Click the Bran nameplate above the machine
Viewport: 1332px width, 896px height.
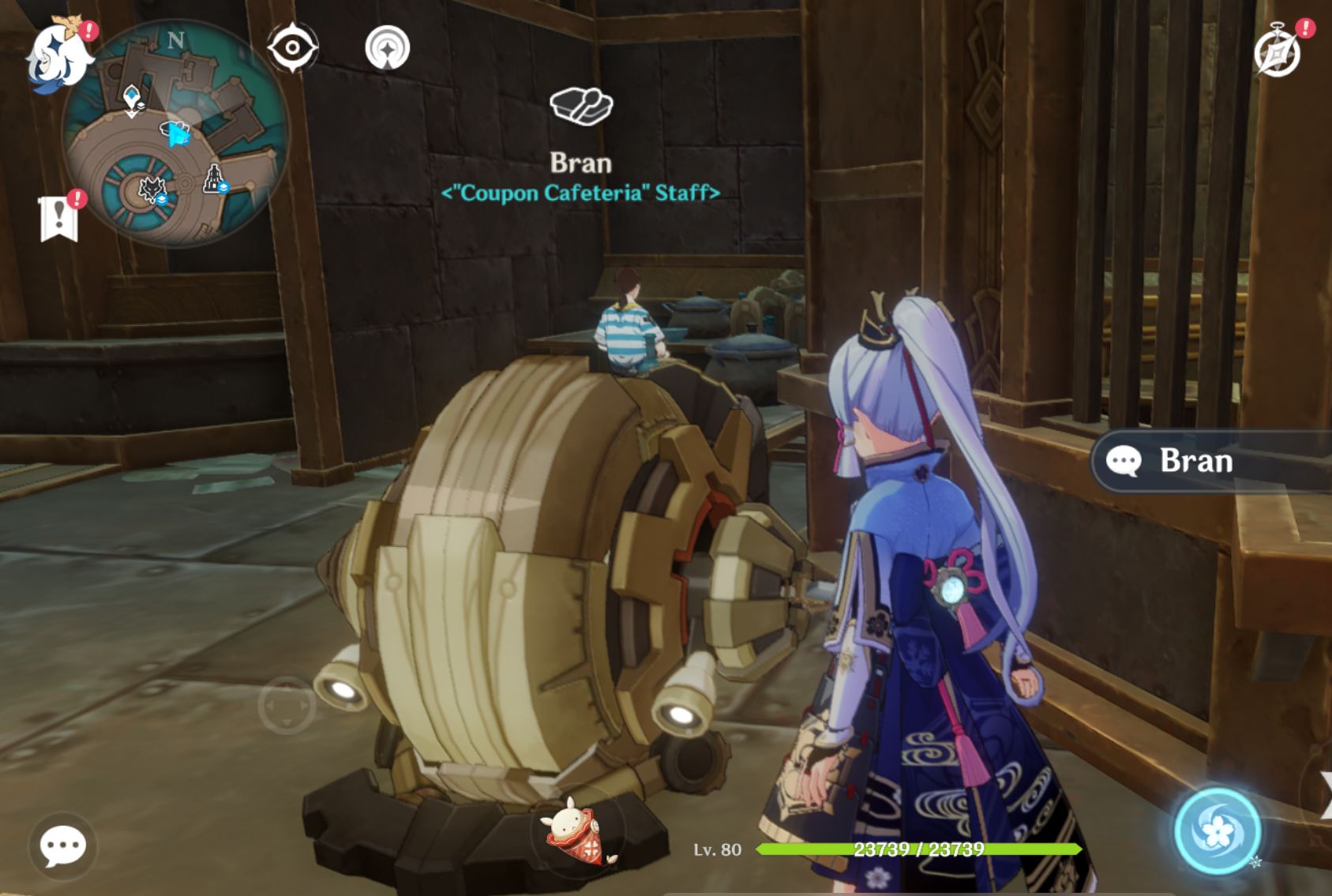tap(581, 163)
